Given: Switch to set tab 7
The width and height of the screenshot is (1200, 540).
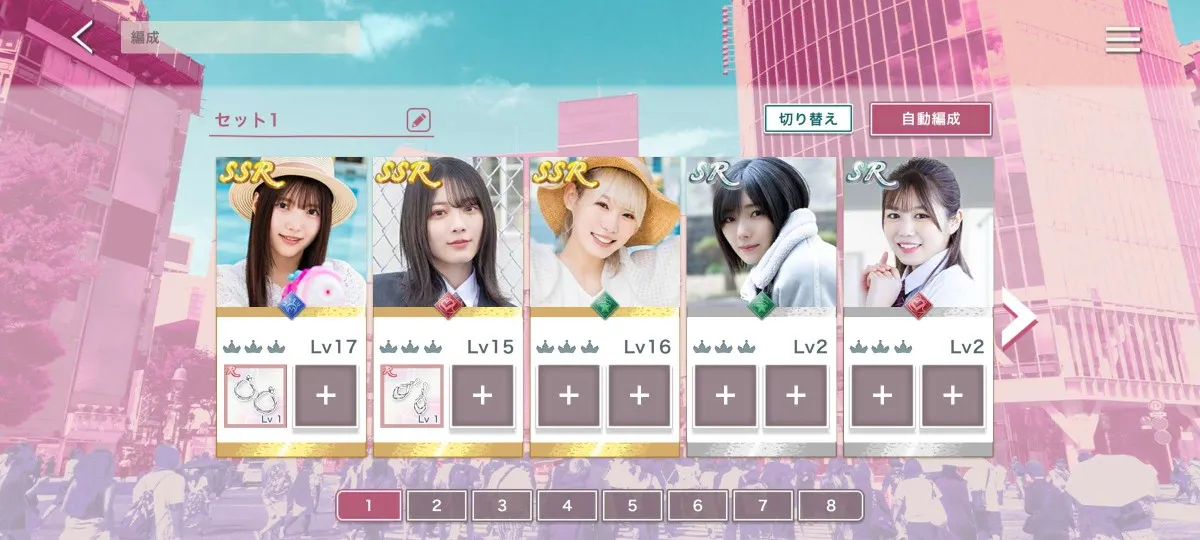Looking at the screenshot, I should pyautogui.click(x=763, y=505).
